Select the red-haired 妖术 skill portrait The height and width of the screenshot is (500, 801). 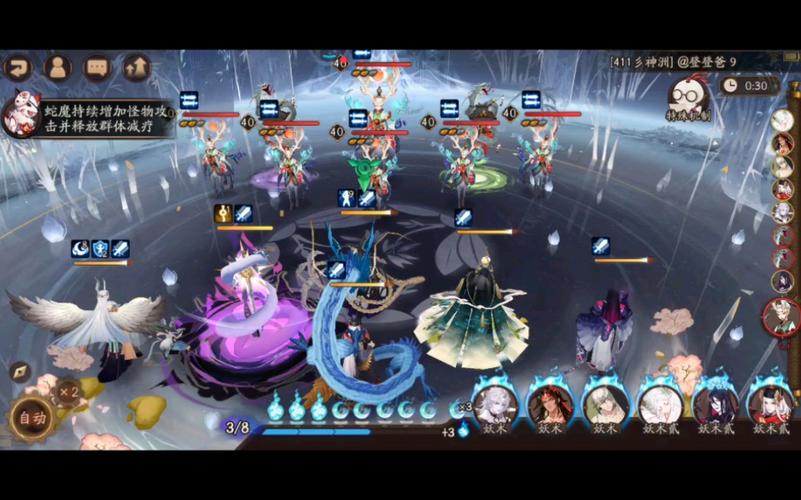pos(551,404)
